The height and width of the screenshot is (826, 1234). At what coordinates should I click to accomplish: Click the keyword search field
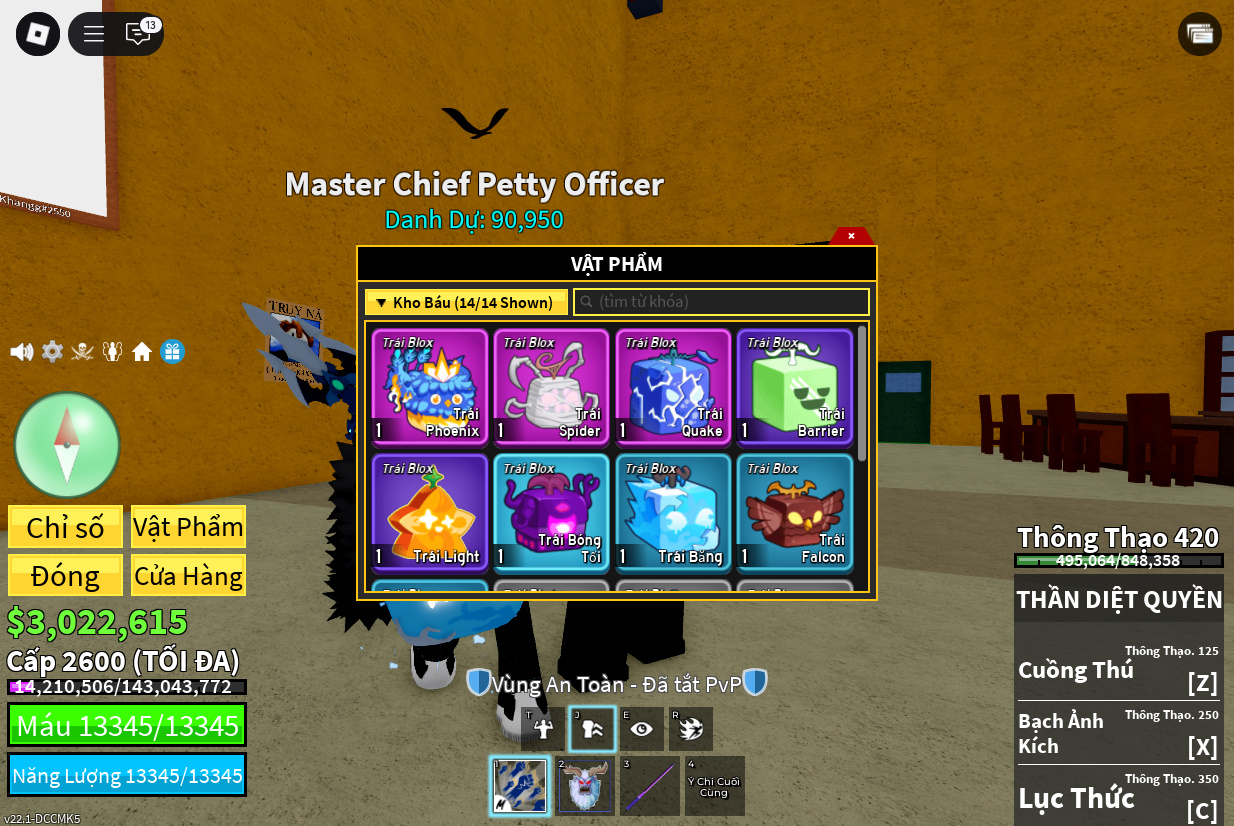pyautogui.click(x=721, y=302)
